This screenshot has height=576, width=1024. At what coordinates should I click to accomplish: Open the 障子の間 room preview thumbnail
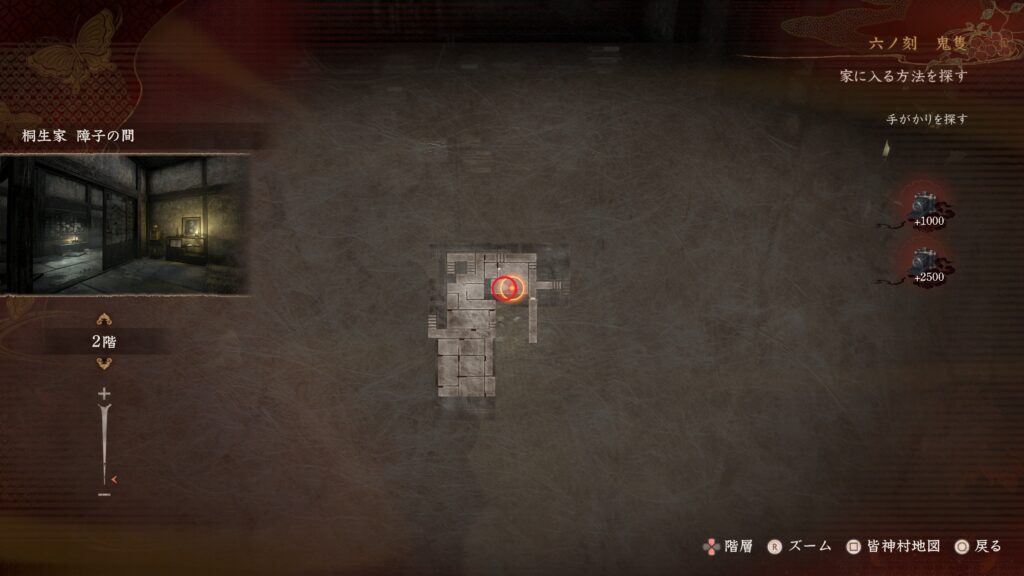tap(124, 224)
